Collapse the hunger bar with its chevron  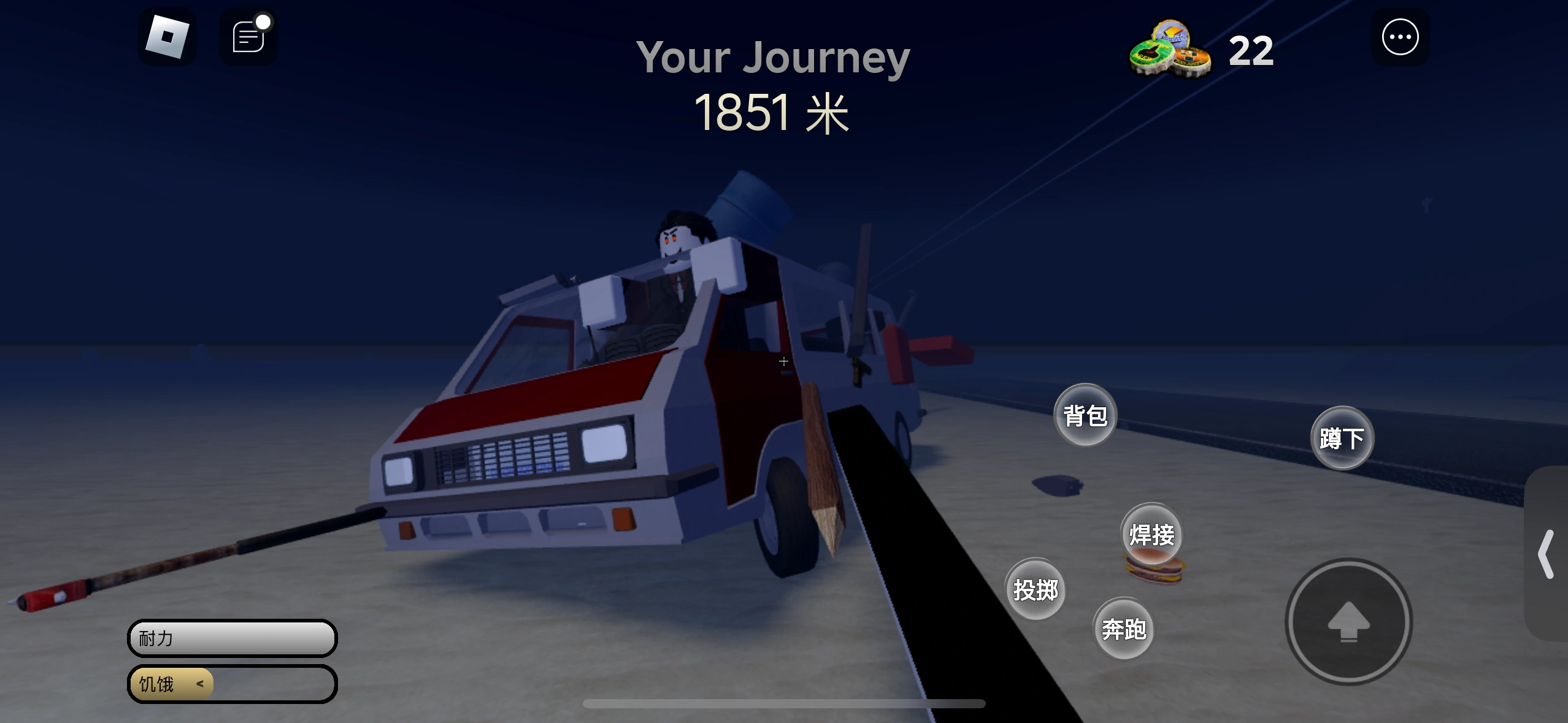coord(199,683)
